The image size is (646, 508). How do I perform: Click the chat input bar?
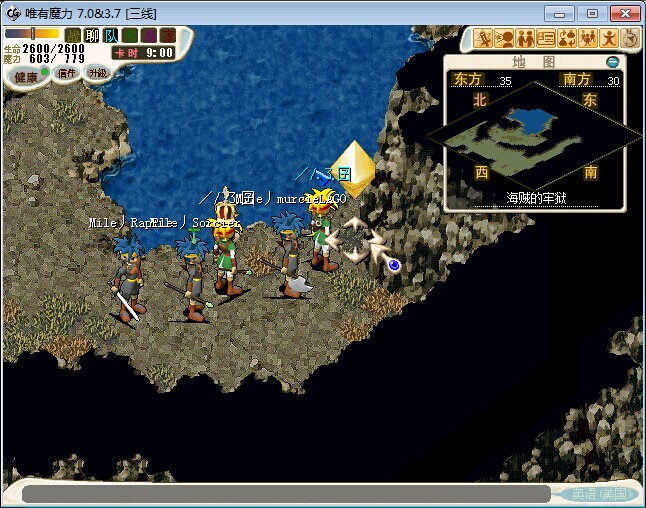[x=285, y=494]
